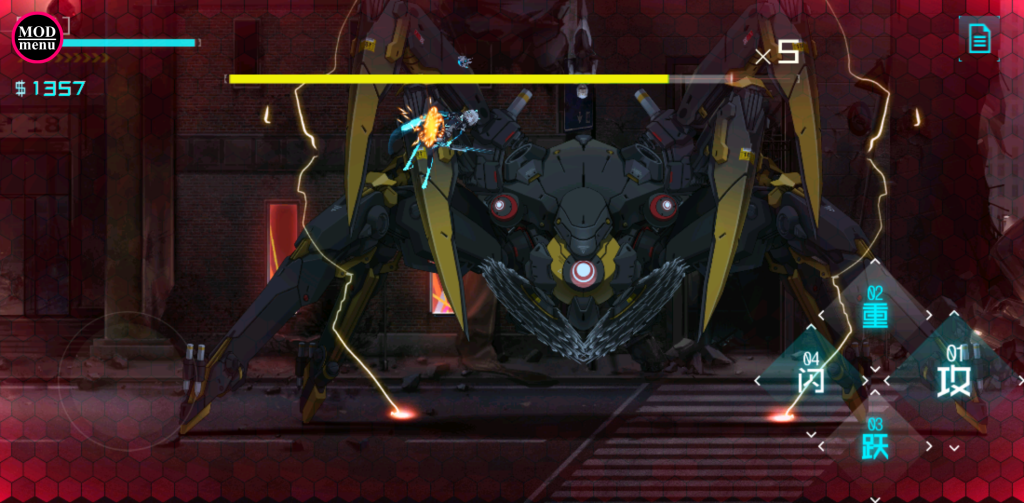Open the document icon menu
Image resolution: width=1024 pixels, height=503 pixels.
[x=978, y=39]
